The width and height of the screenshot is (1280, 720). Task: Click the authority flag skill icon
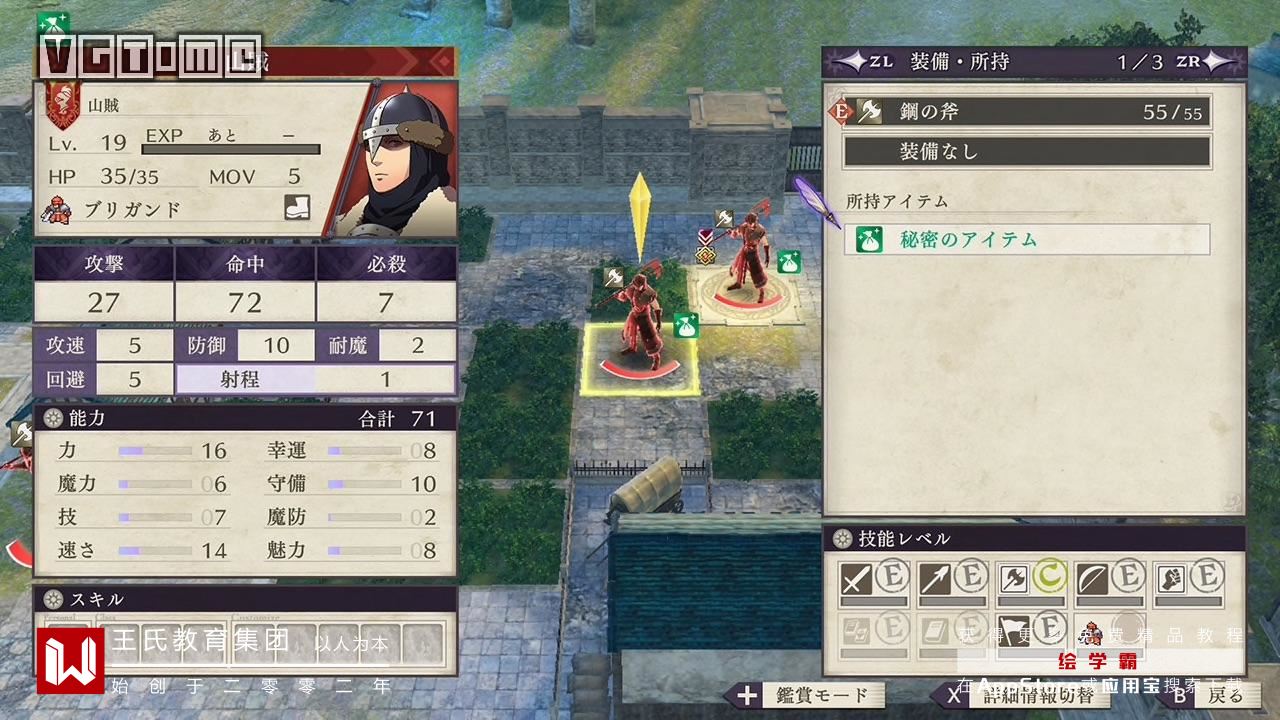point(1015,628)
